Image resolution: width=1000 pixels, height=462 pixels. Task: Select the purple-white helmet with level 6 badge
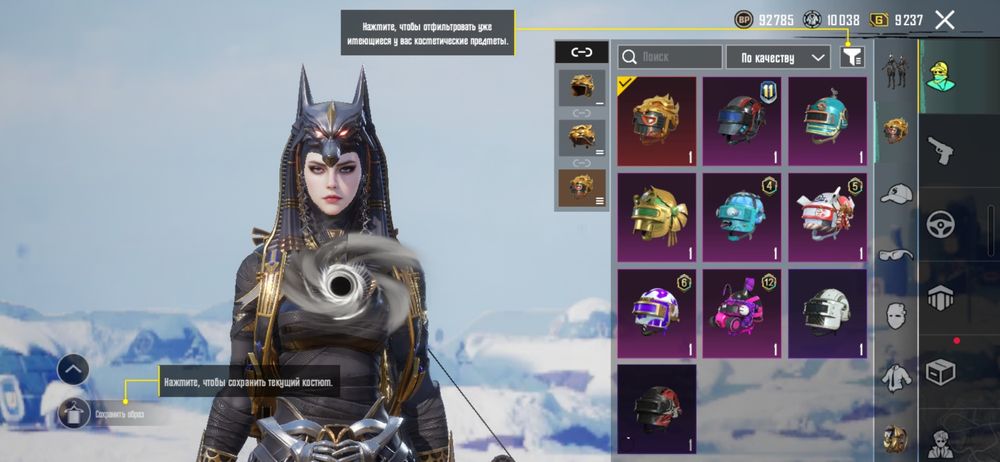tap(657, 312)
